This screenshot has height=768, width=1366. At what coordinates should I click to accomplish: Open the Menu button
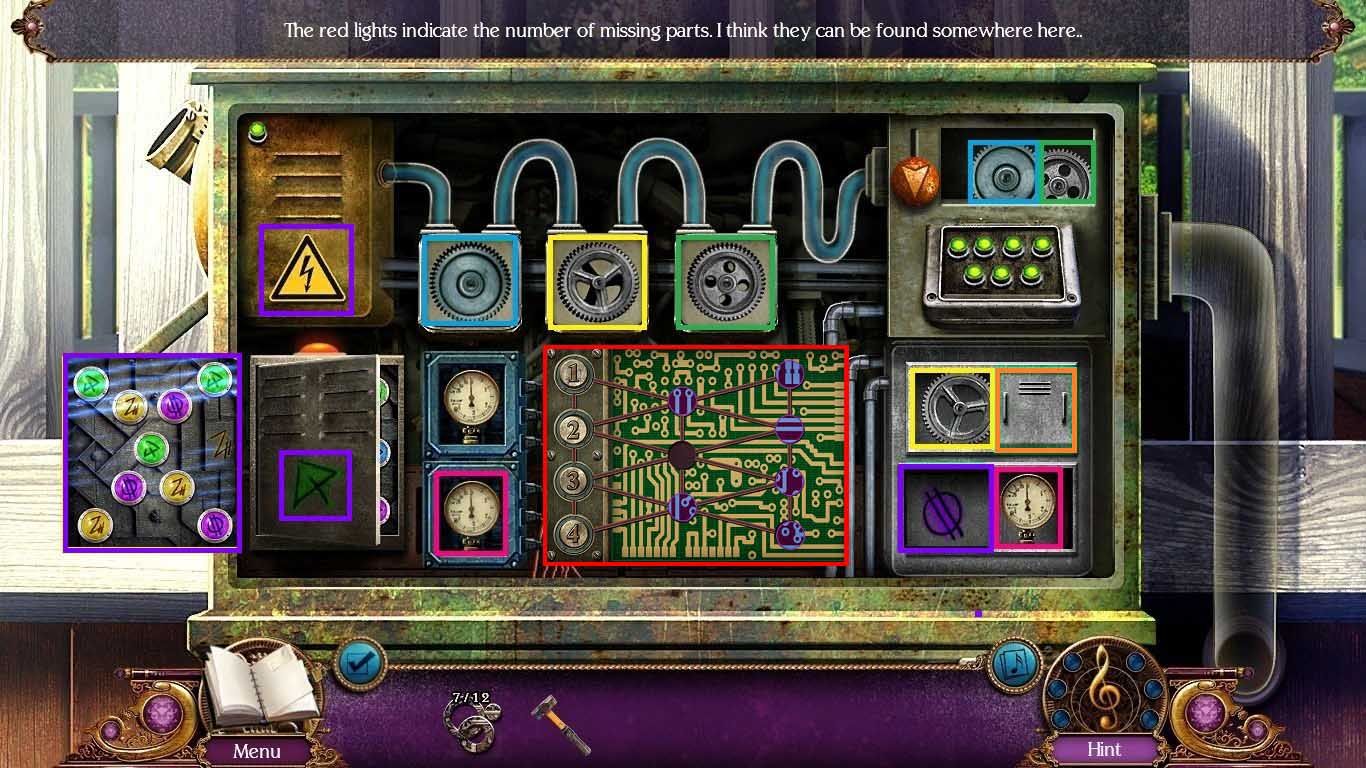(257, 750)
